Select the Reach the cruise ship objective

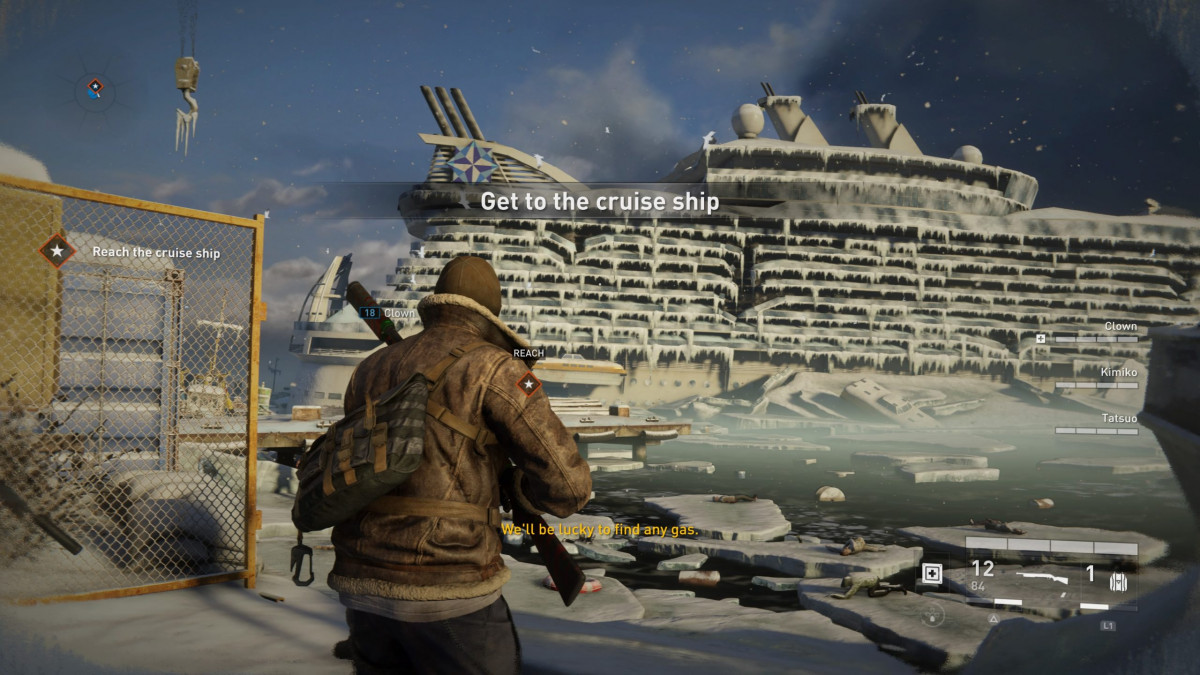155,252
